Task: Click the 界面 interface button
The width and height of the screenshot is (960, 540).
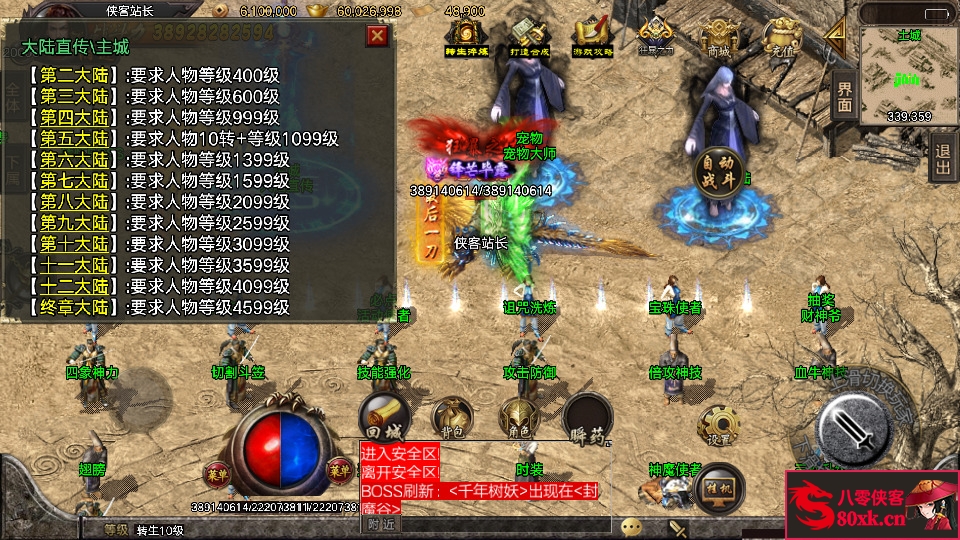Action: [x=844, y=97]
